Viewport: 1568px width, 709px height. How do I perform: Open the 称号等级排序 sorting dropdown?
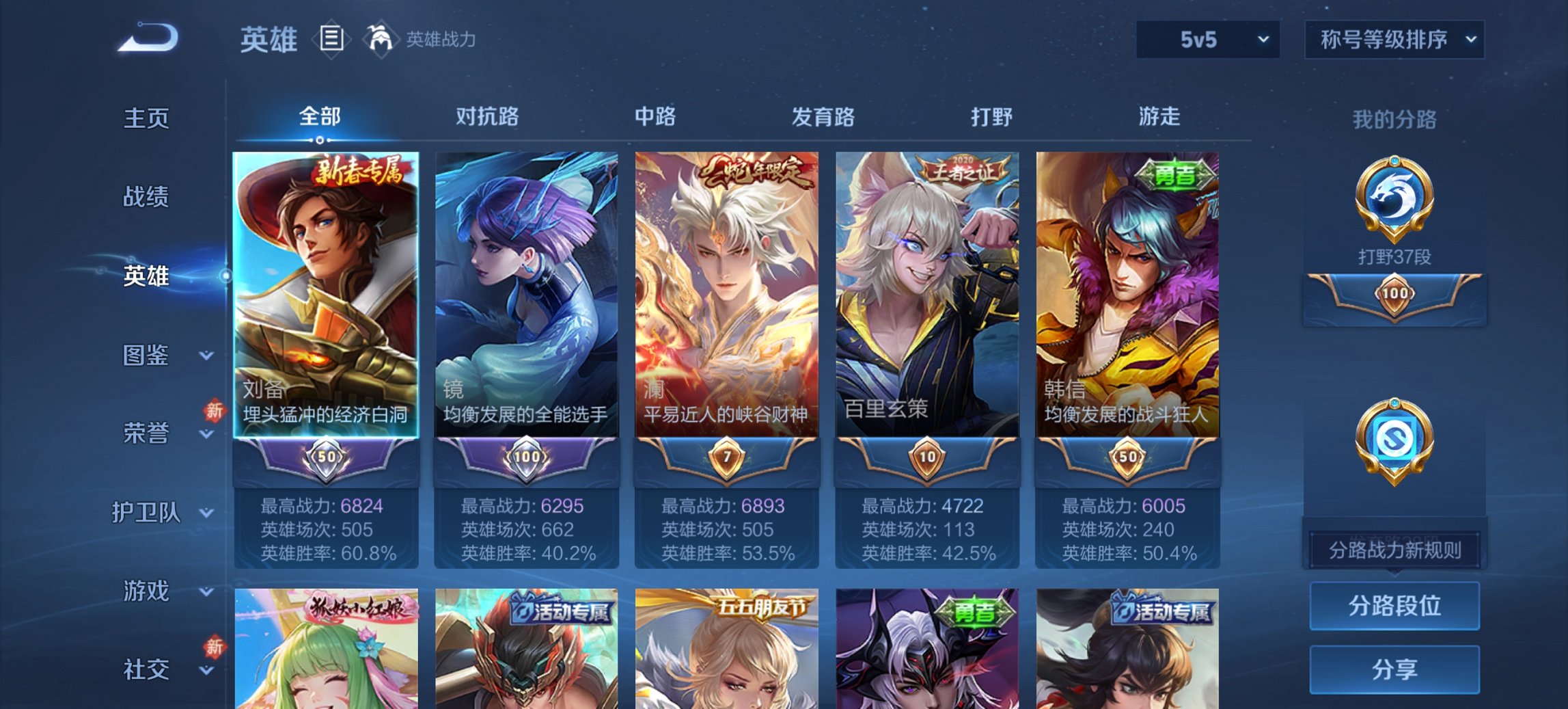coord(1397,40)
